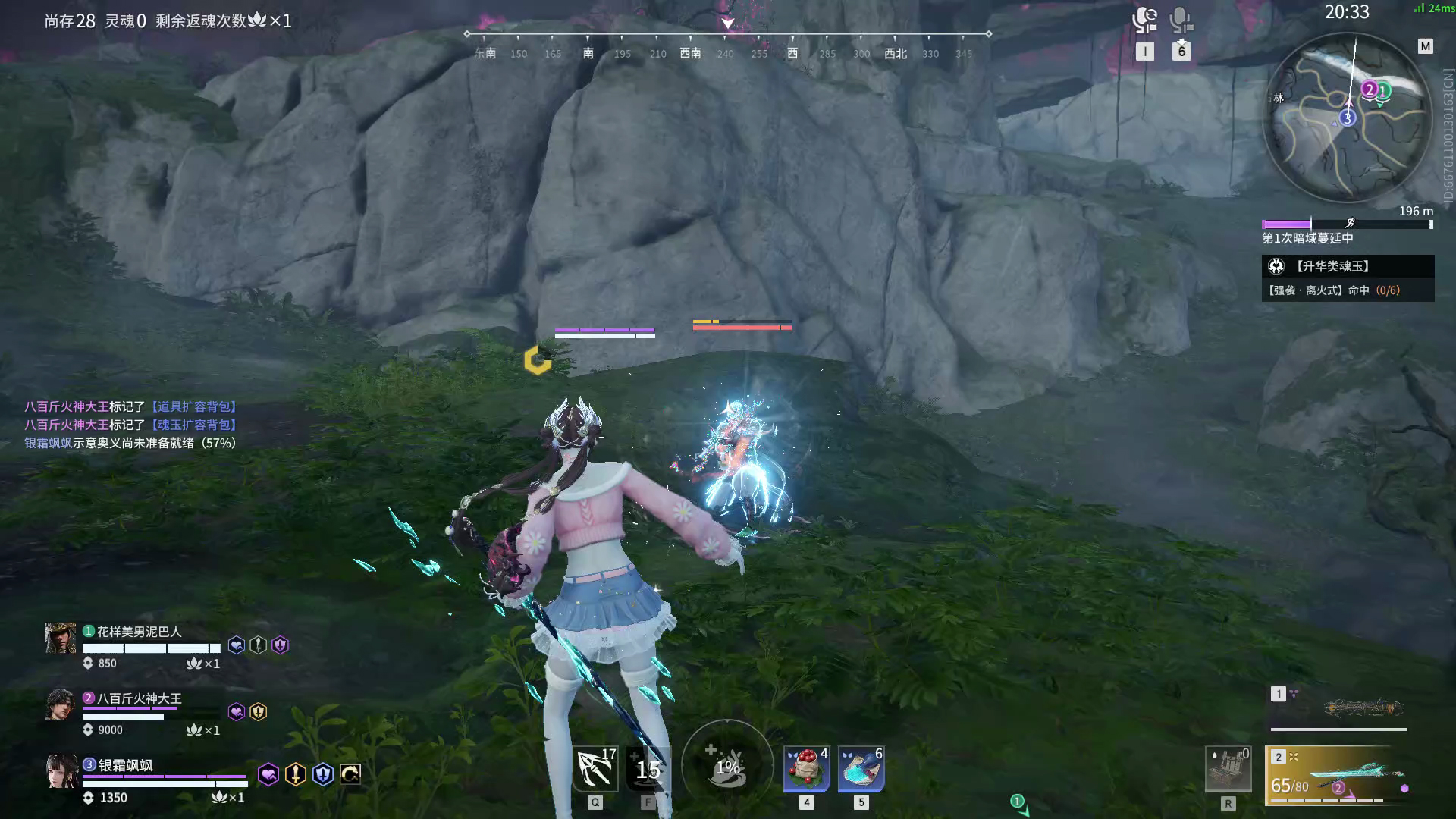Viewport: 1456px width, 819px height.
Task: Click the heart buff icon next to 银霜飒飒
Action: click(x=267, y=773)
